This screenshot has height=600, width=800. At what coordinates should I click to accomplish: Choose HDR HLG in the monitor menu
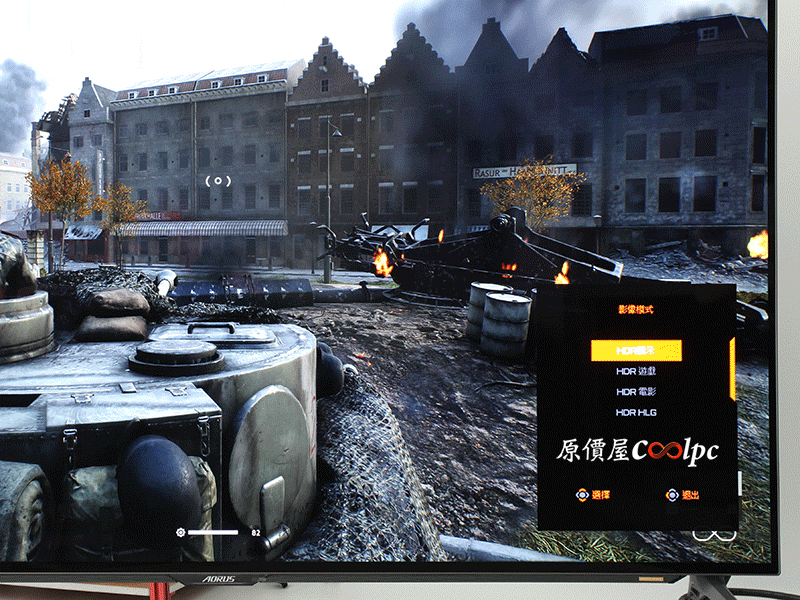tap(636, 412)
